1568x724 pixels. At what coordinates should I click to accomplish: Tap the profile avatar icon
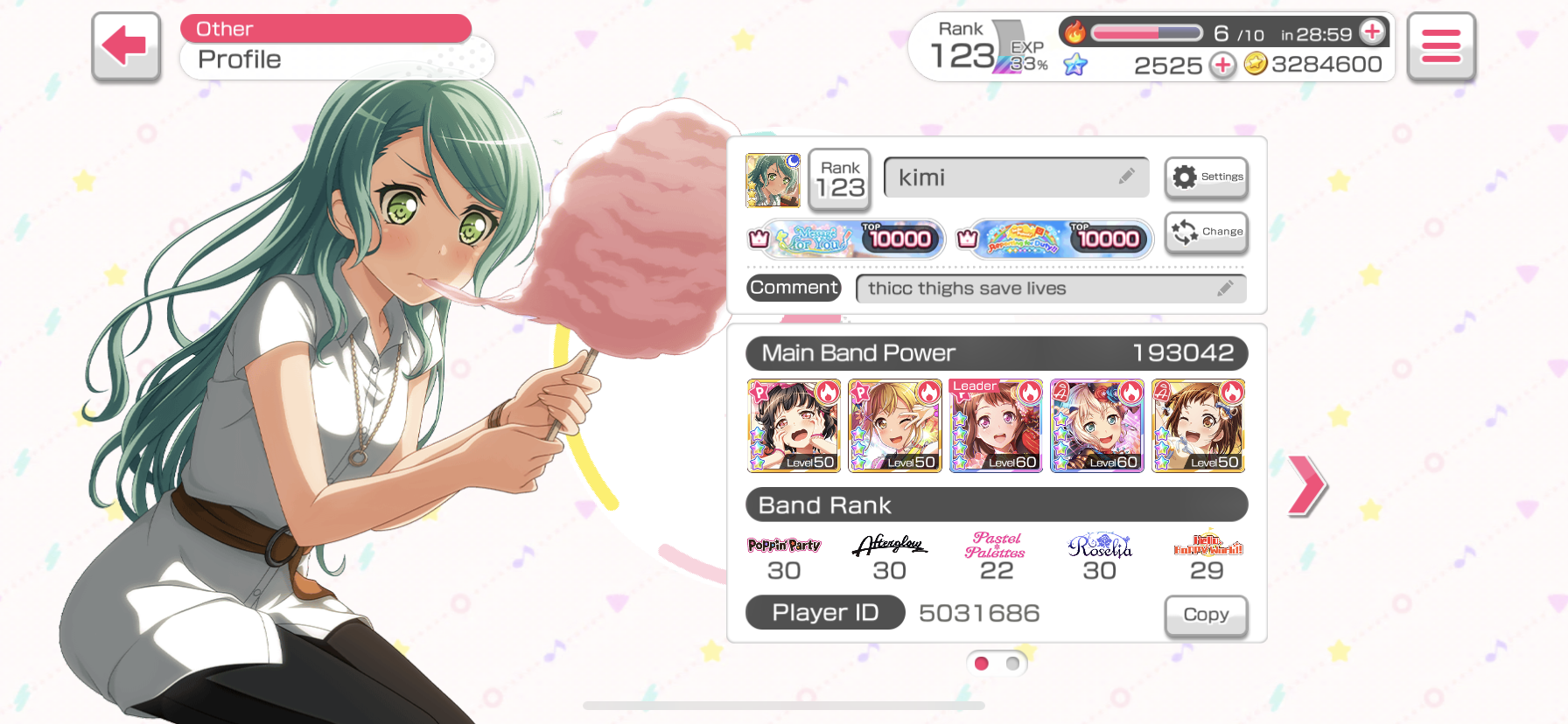coord(773,180)
